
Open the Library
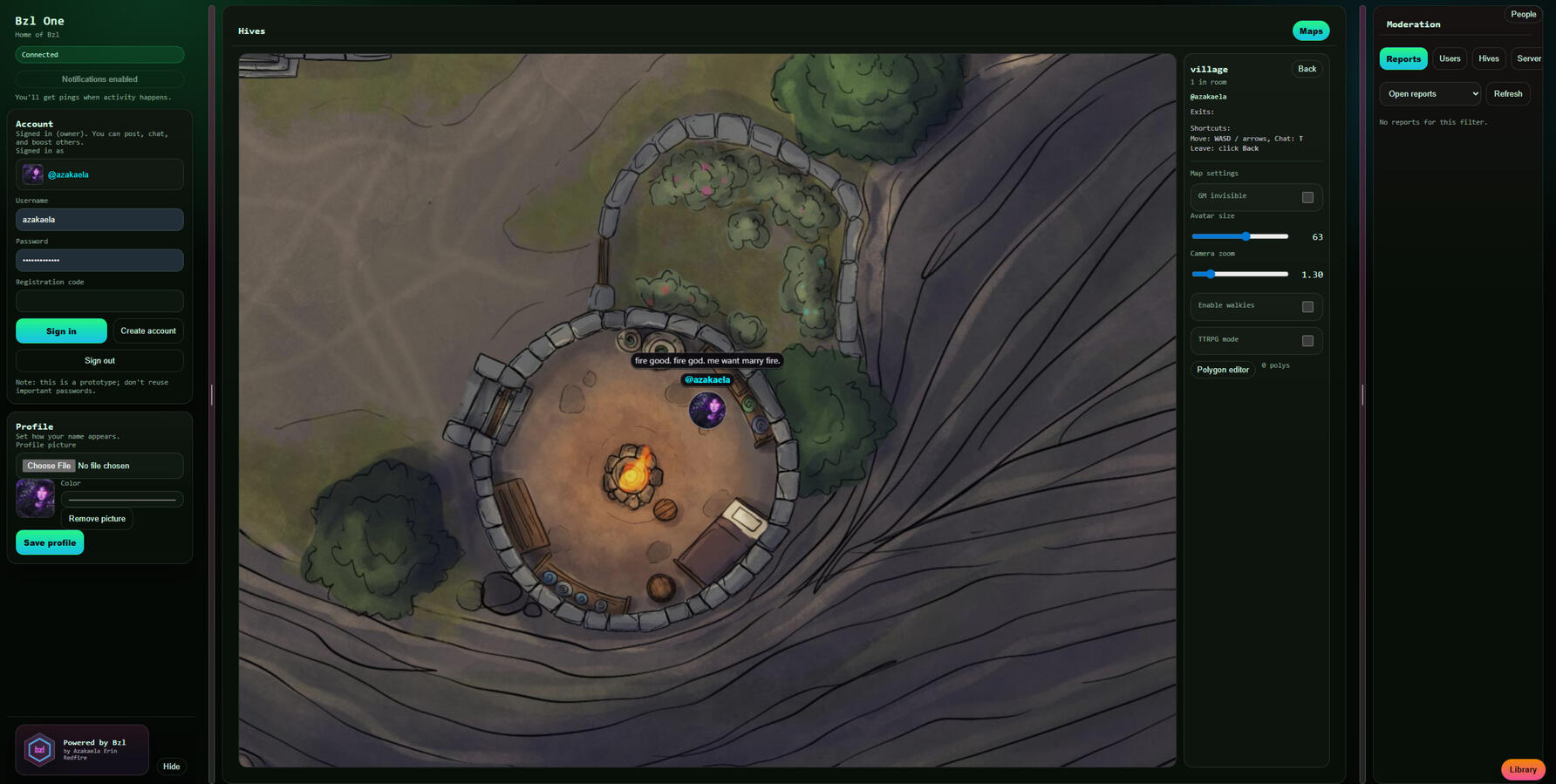(x=1522, y=769)
